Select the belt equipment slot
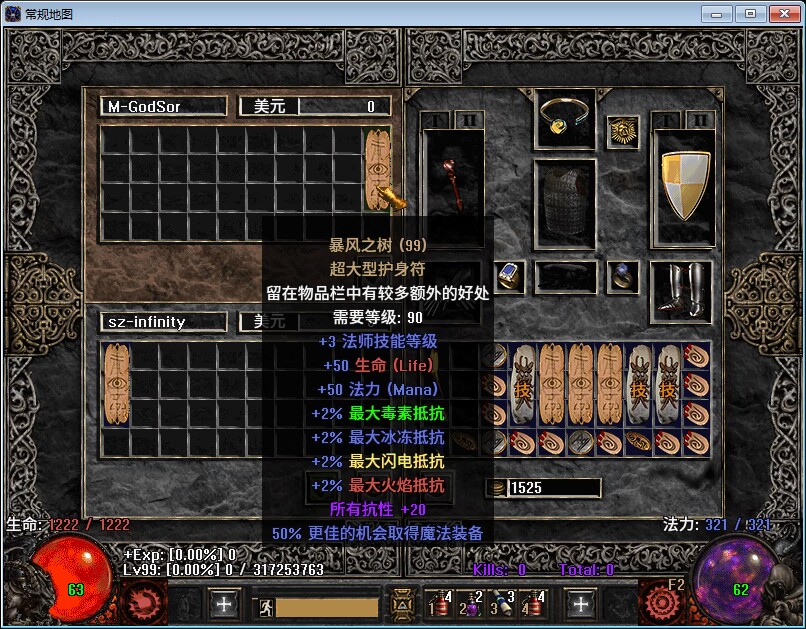 point(565,276)
